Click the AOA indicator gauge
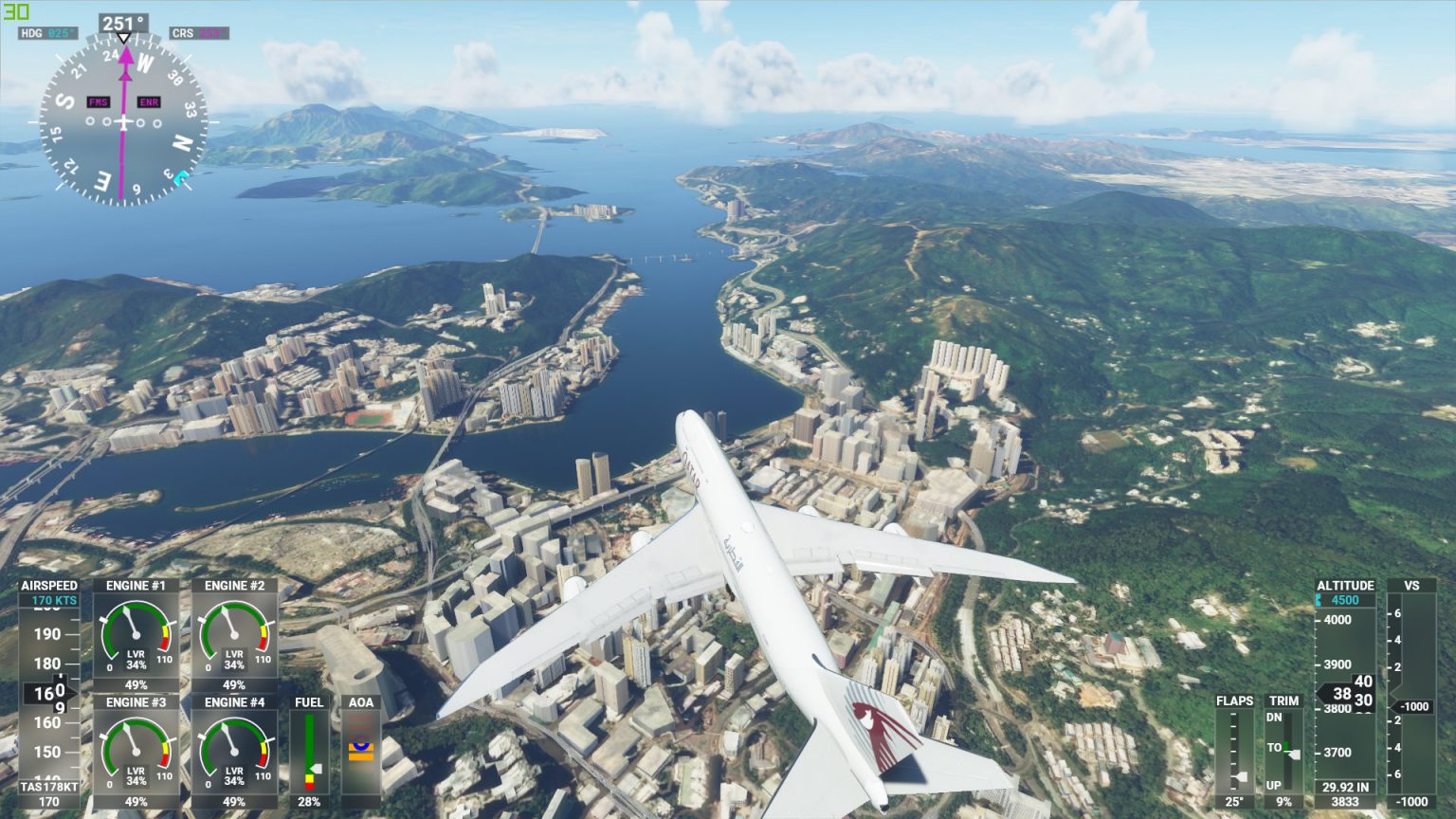 pos(362,749)
